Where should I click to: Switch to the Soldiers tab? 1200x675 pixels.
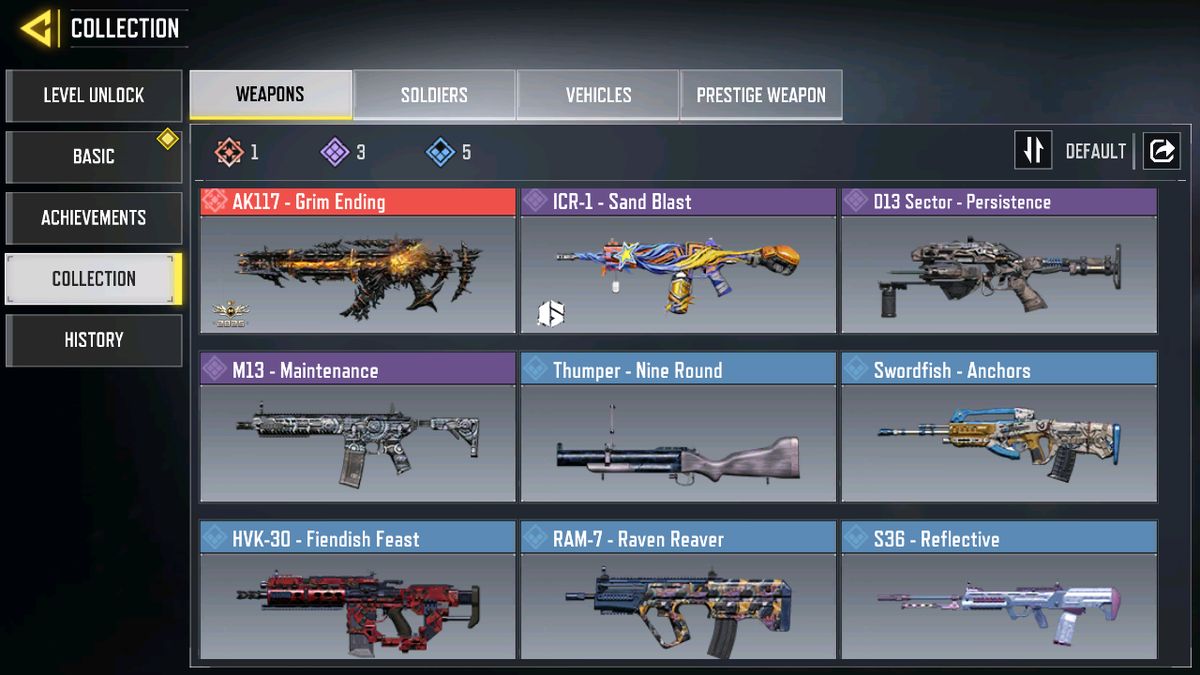(x=434, y=95)
